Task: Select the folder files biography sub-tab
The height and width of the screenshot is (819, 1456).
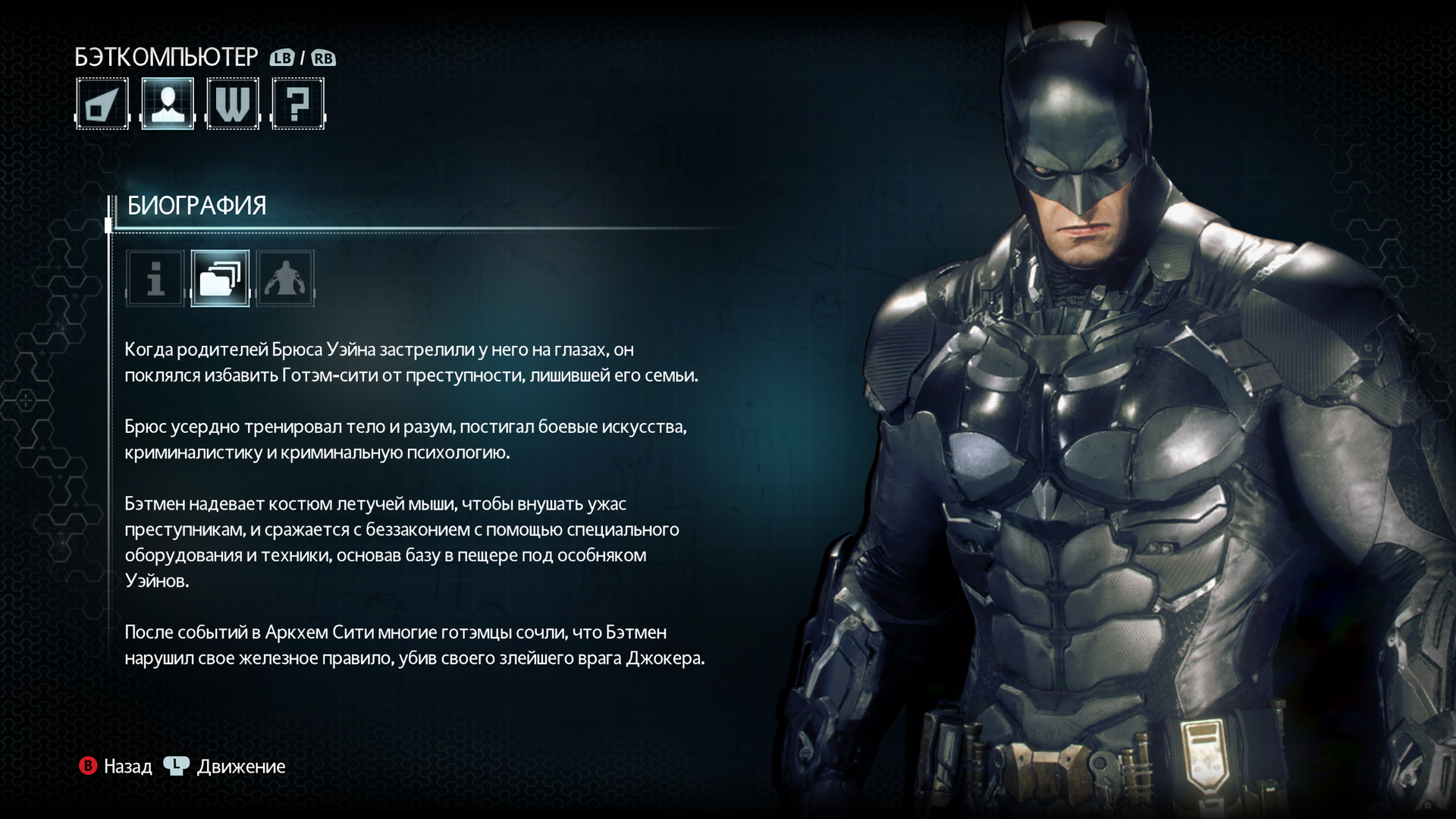Action: 220,278
